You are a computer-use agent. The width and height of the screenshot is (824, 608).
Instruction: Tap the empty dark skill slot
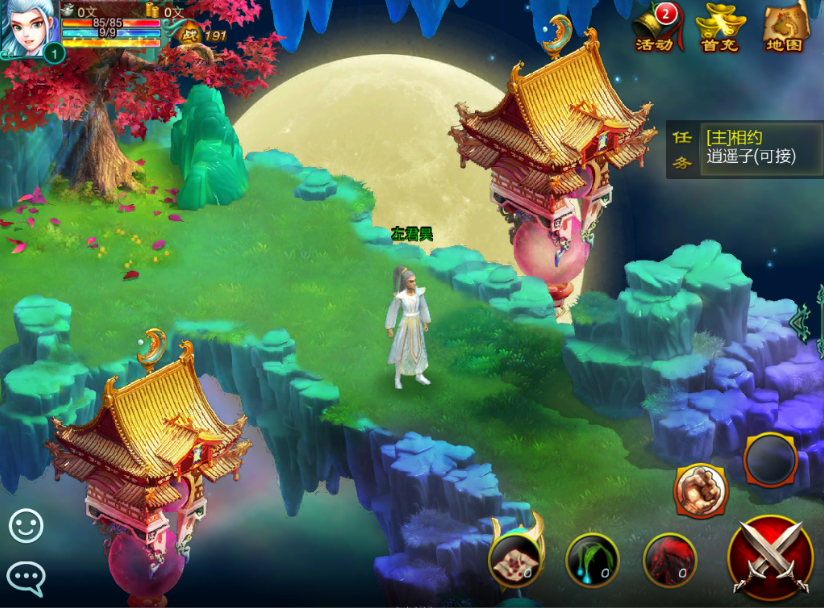click(770, 461)
